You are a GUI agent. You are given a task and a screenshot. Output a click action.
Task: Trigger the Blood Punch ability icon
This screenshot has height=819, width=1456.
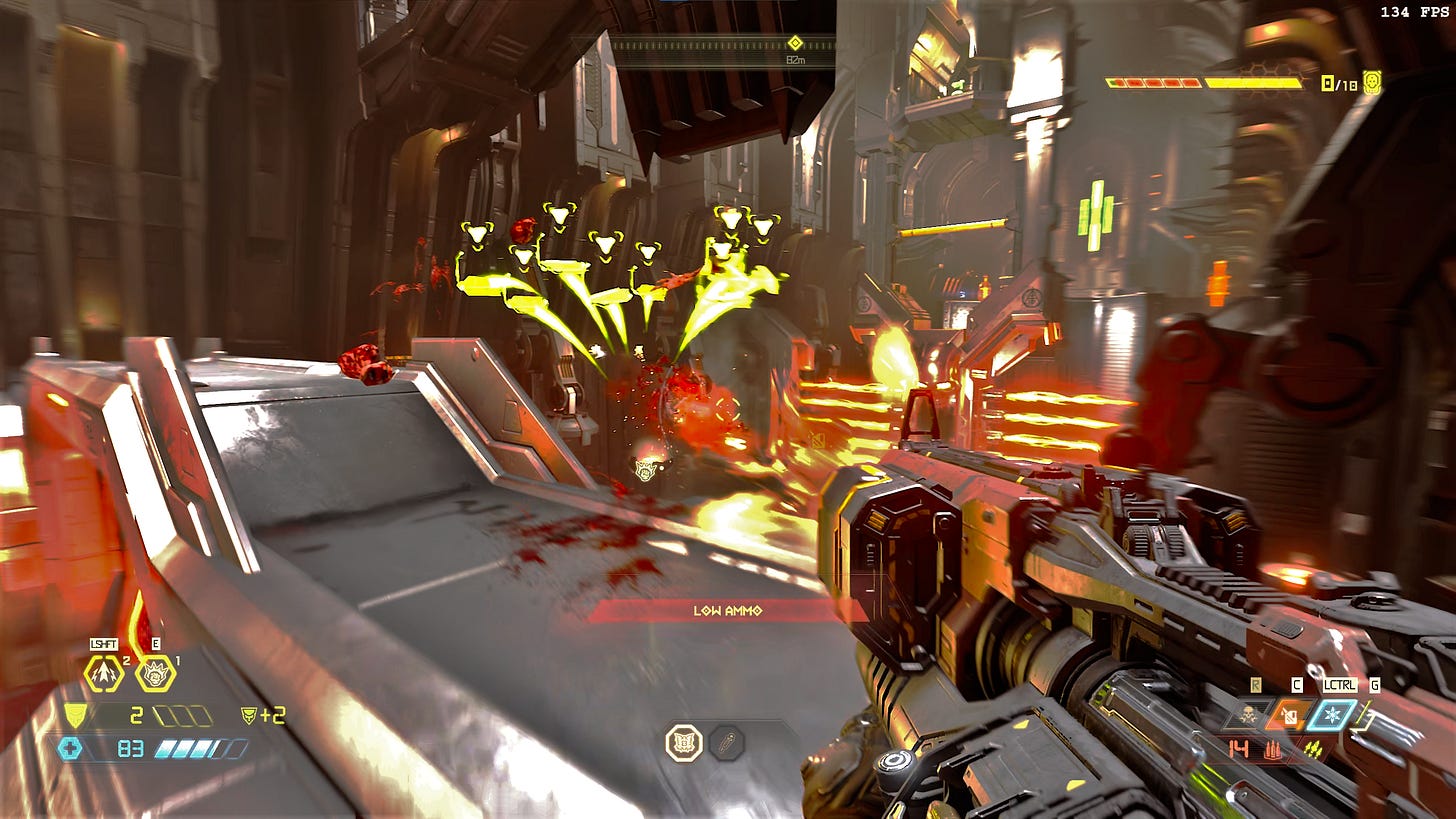[155, 673]
